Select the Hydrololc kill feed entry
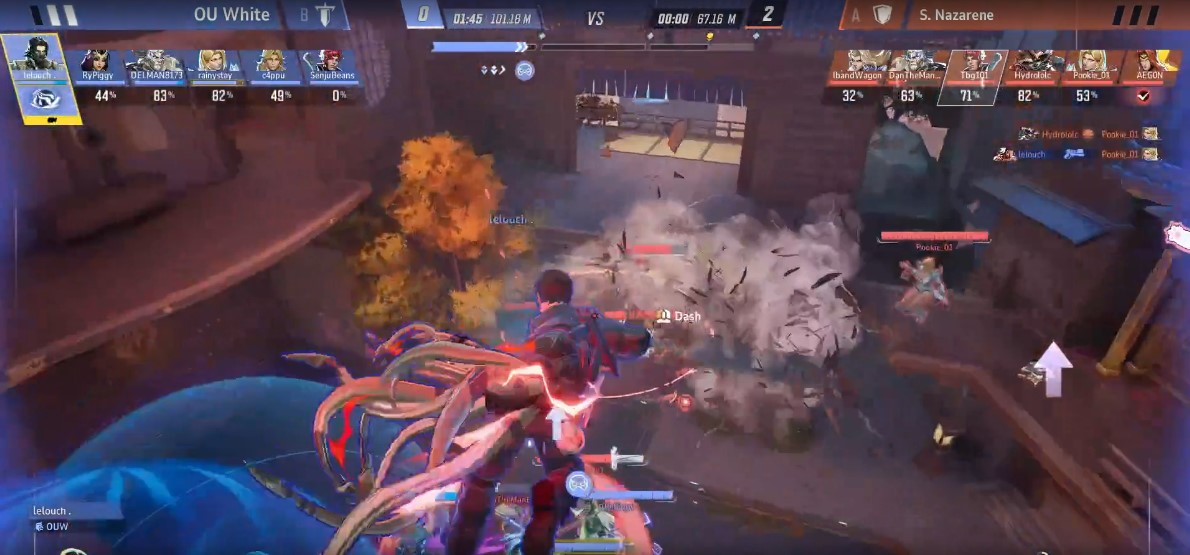1190x555 pixels. pyautogui.click(x=1087, y=133)
